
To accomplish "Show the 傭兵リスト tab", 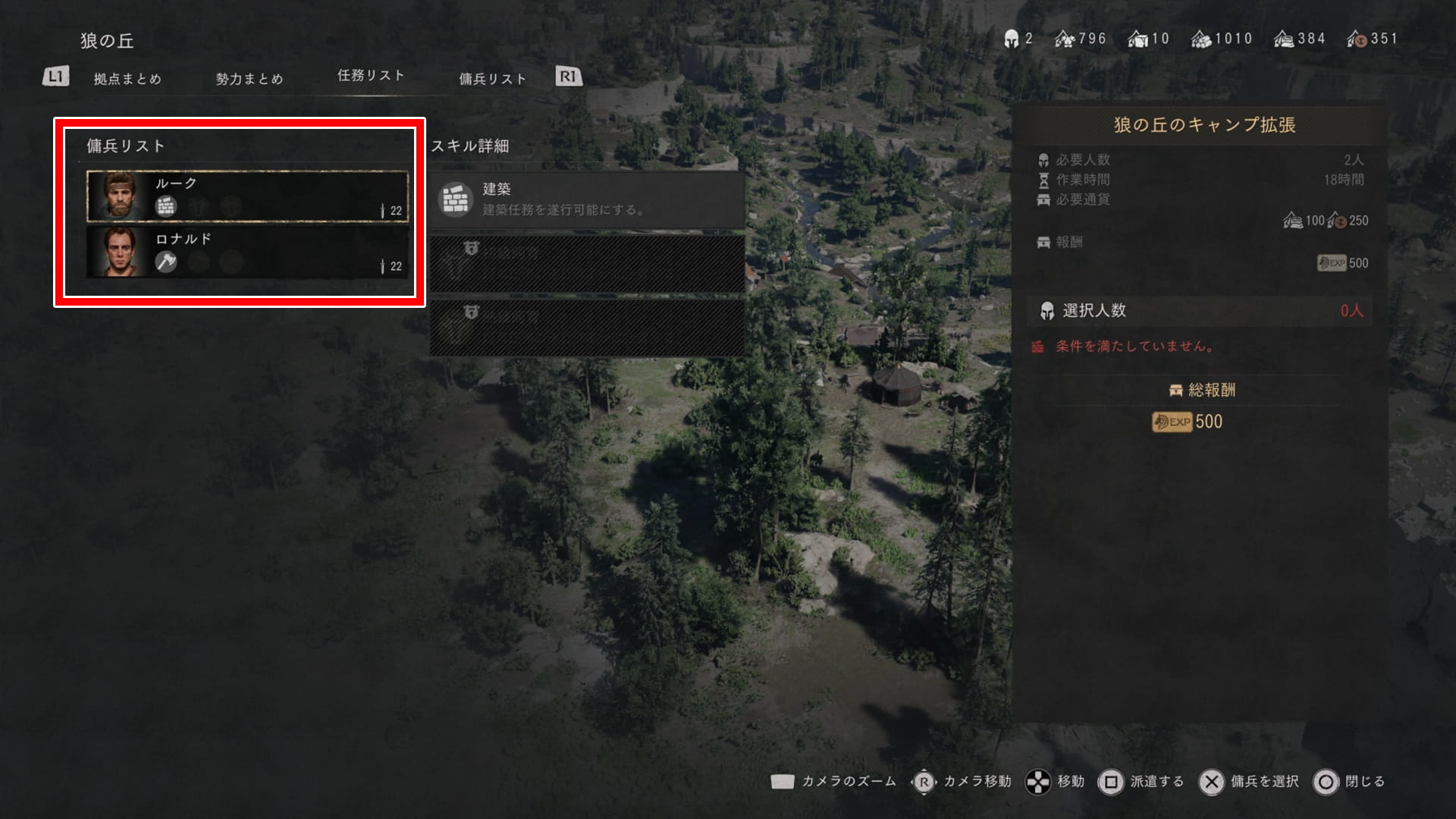I will coord(492,79).
